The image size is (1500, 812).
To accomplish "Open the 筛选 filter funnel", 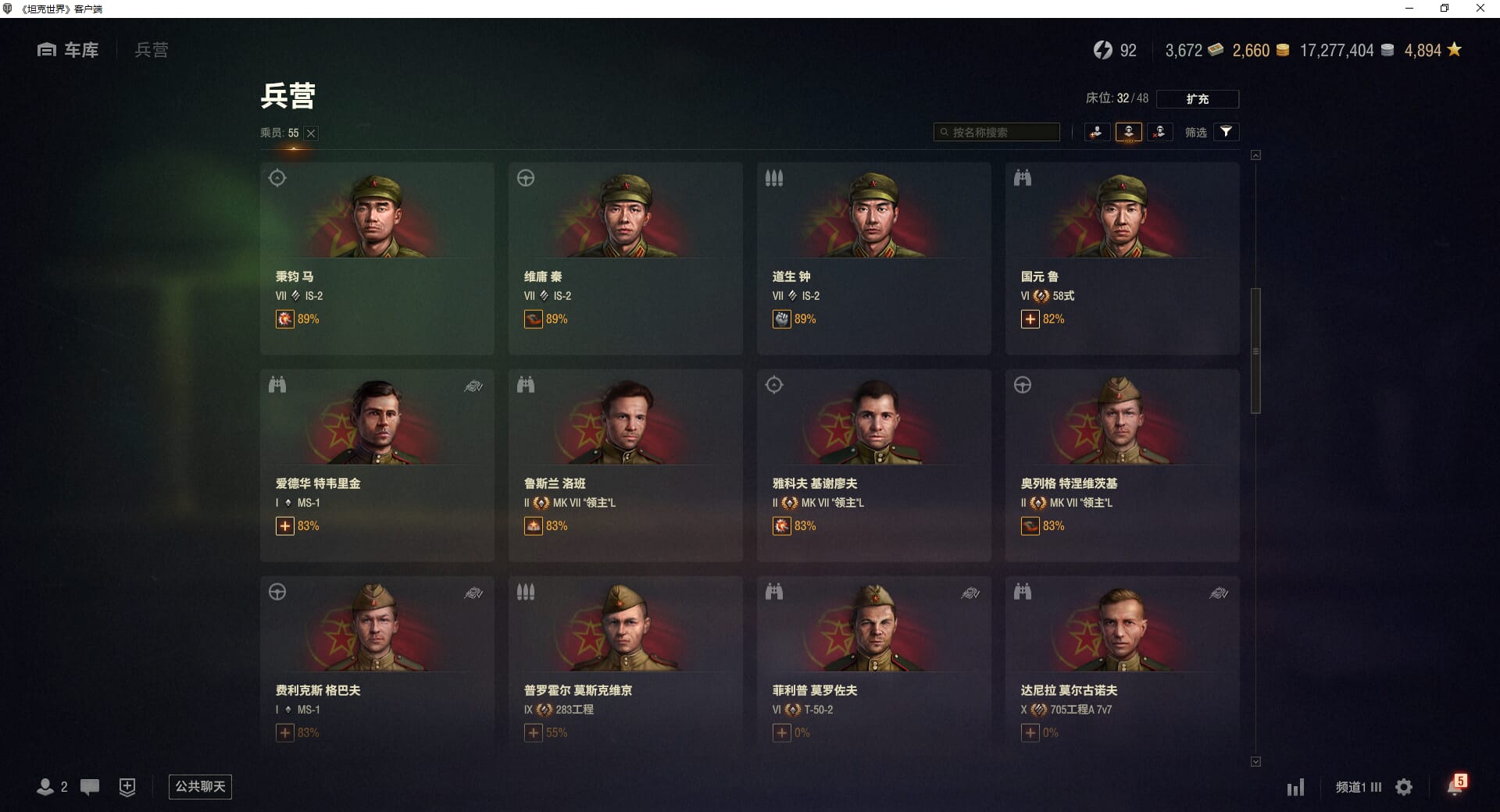I will [1226, 132].
